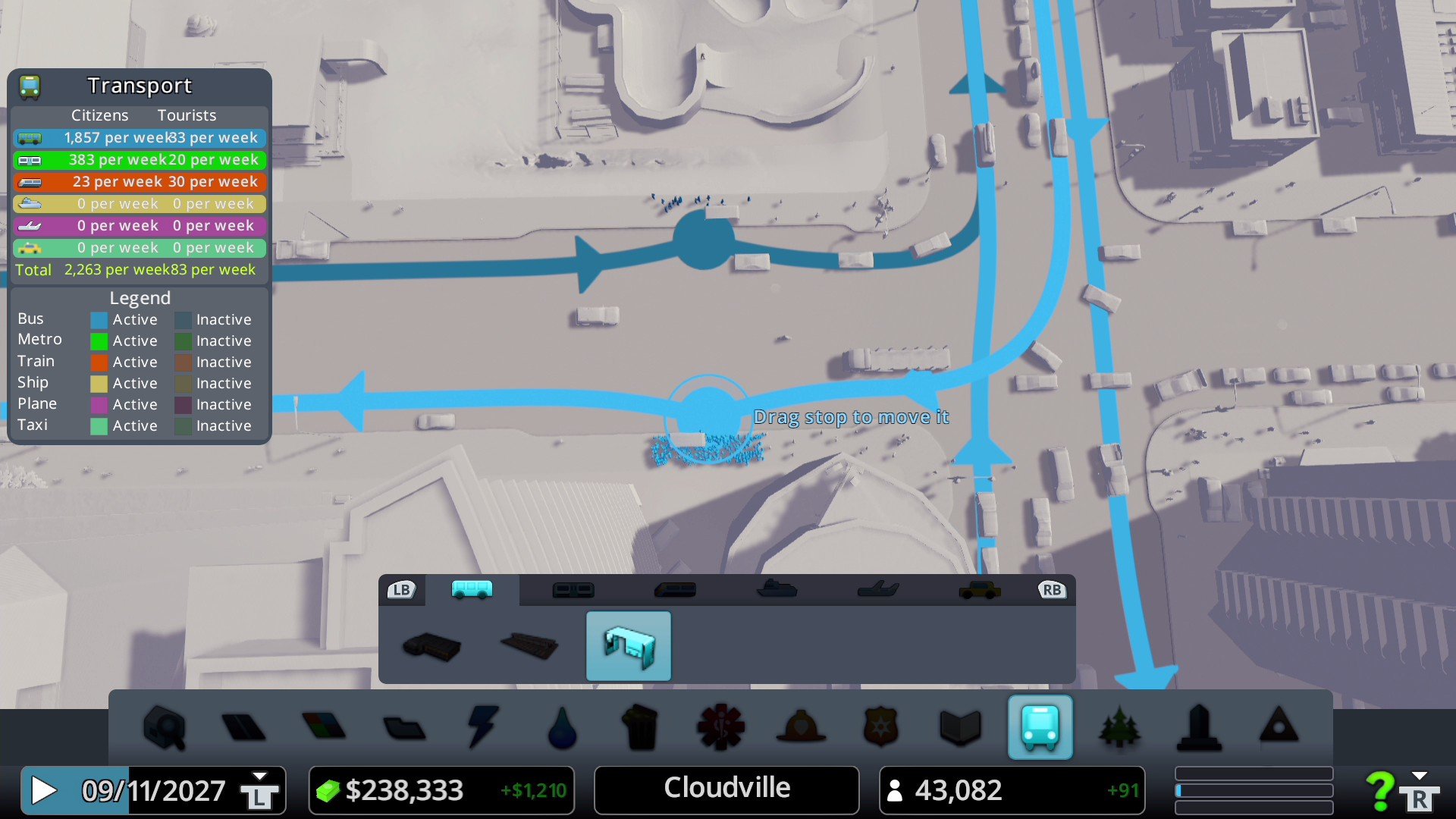This screenshot has width=1456, height=819.
Task: Open the Parks and Recreation menu
Action: (1120, 727)
